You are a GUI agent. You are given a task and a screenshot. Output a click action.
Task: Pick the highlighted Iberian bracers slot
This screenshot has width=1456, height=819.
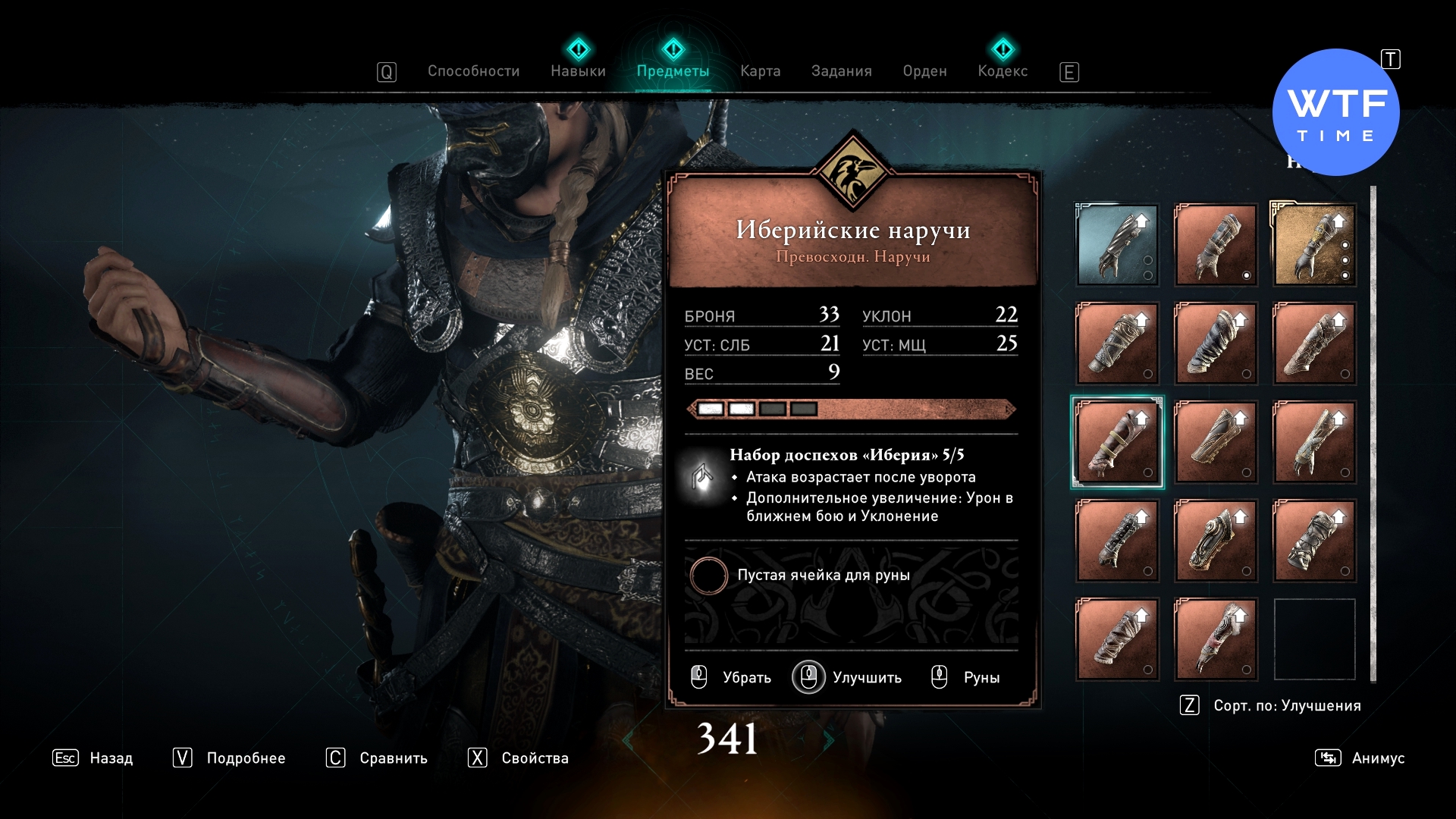(1117, 442)
